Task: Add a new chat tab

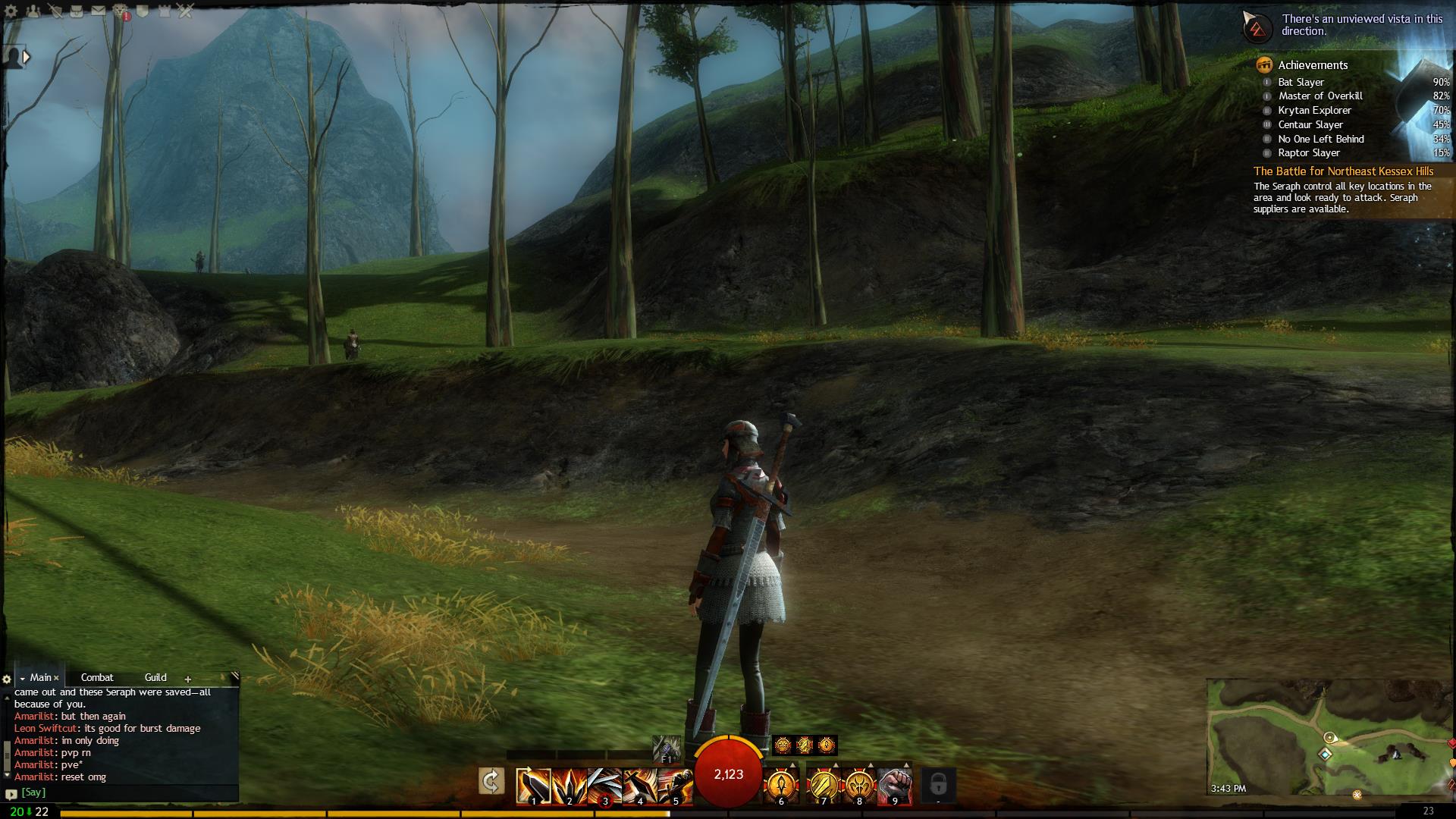Action: pos(188,679)
